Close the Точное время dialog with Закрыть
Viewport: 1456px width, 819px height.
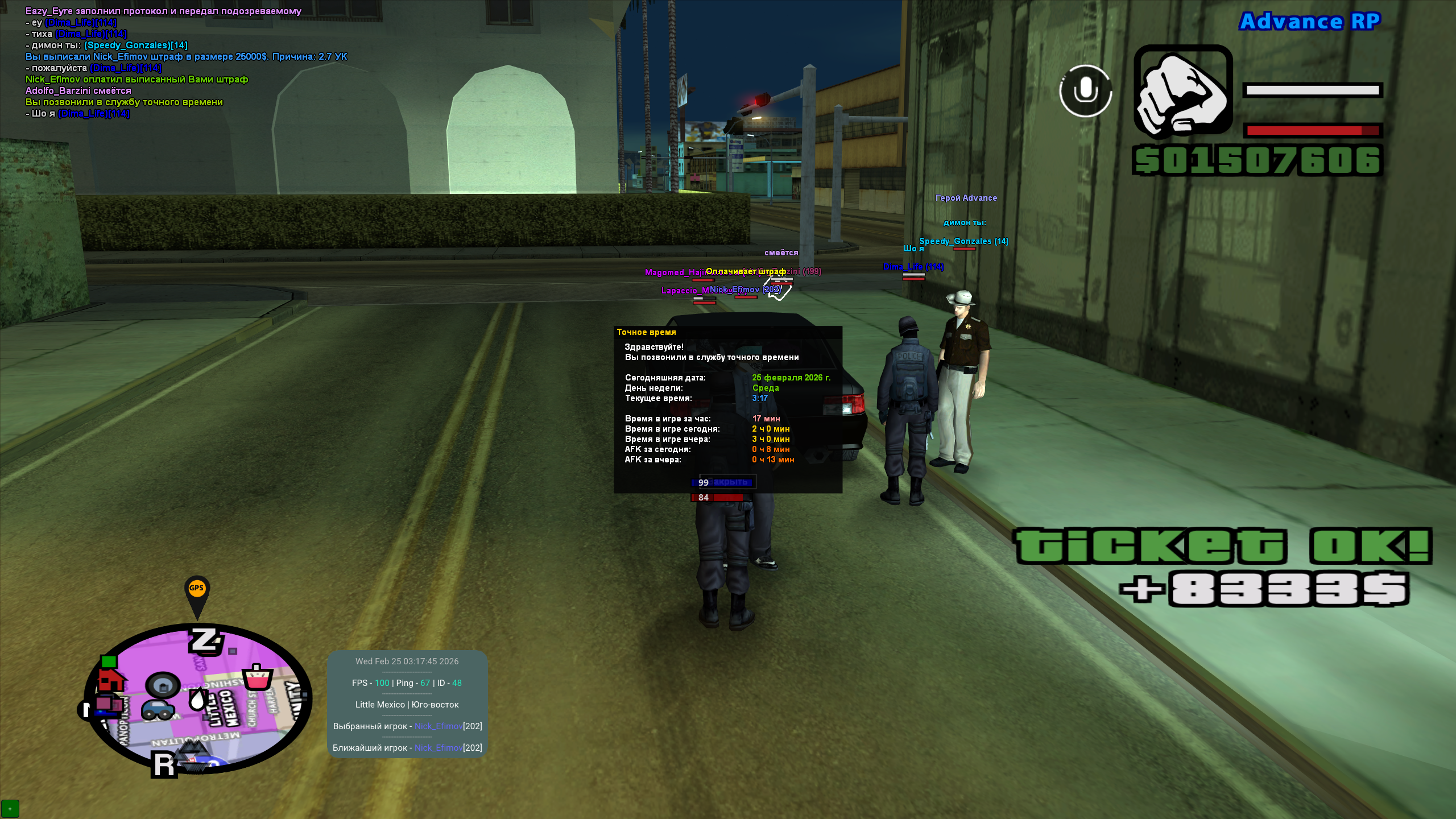[727, 482]
